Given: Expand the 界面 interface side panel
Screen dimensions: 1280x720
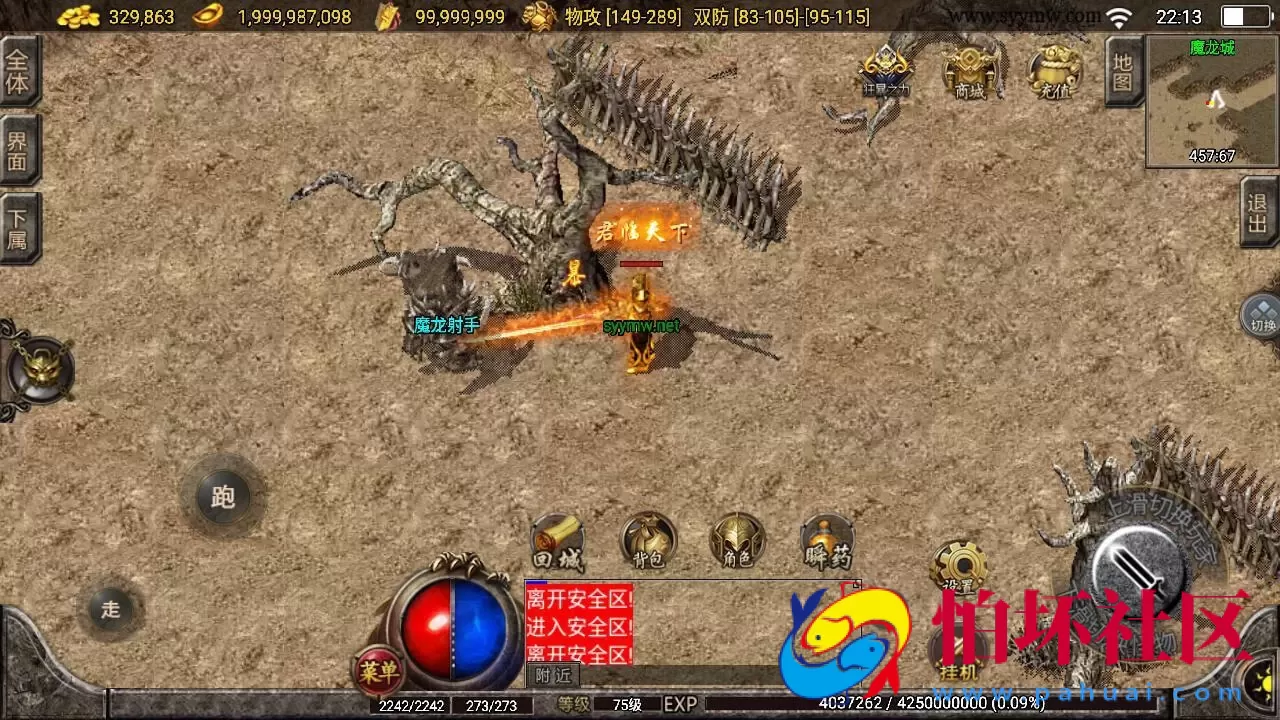Looking at the screenshot, I should [x=20, y=150].
